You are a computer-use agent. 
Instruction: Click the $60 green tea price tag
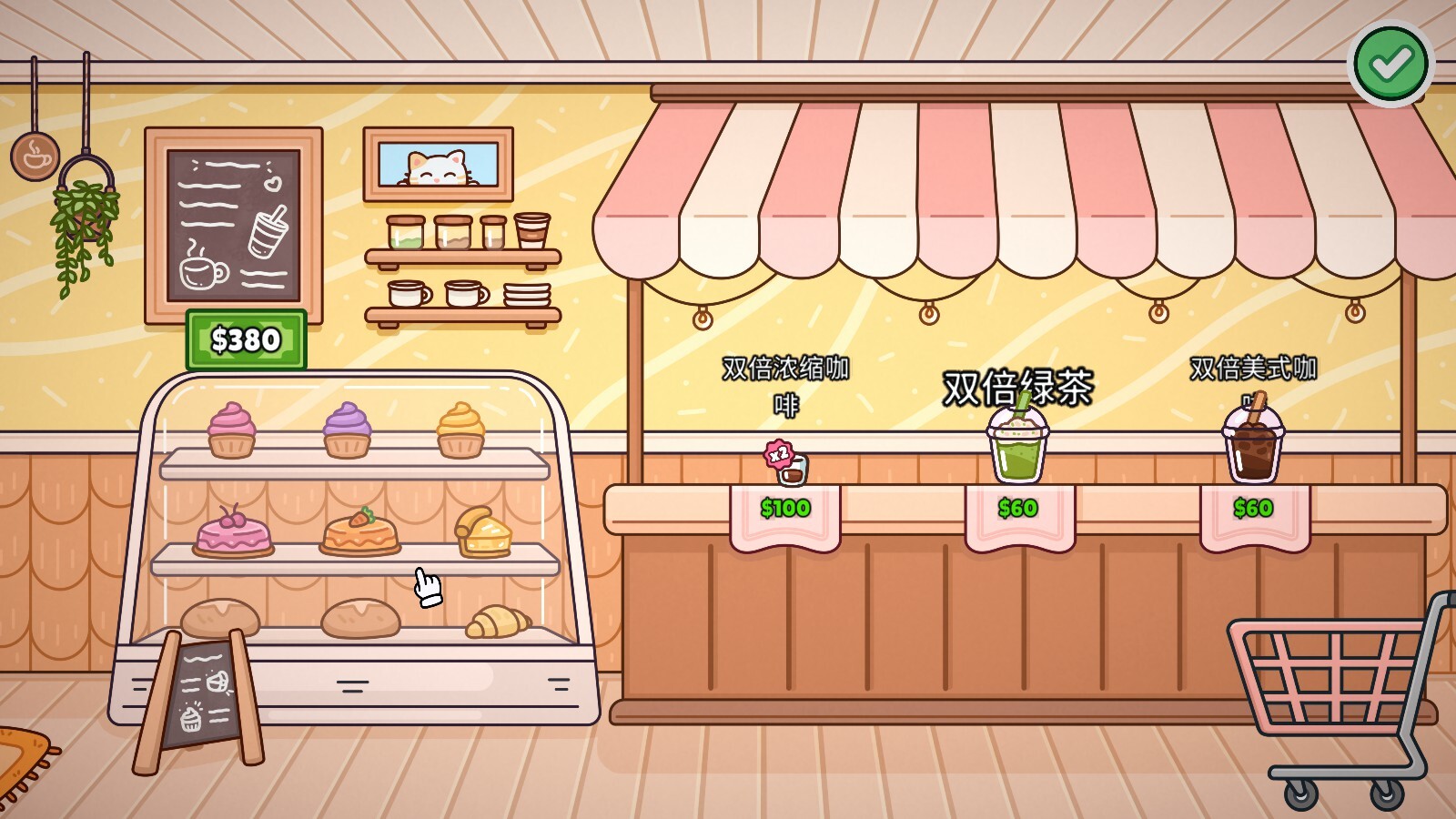1018,508
